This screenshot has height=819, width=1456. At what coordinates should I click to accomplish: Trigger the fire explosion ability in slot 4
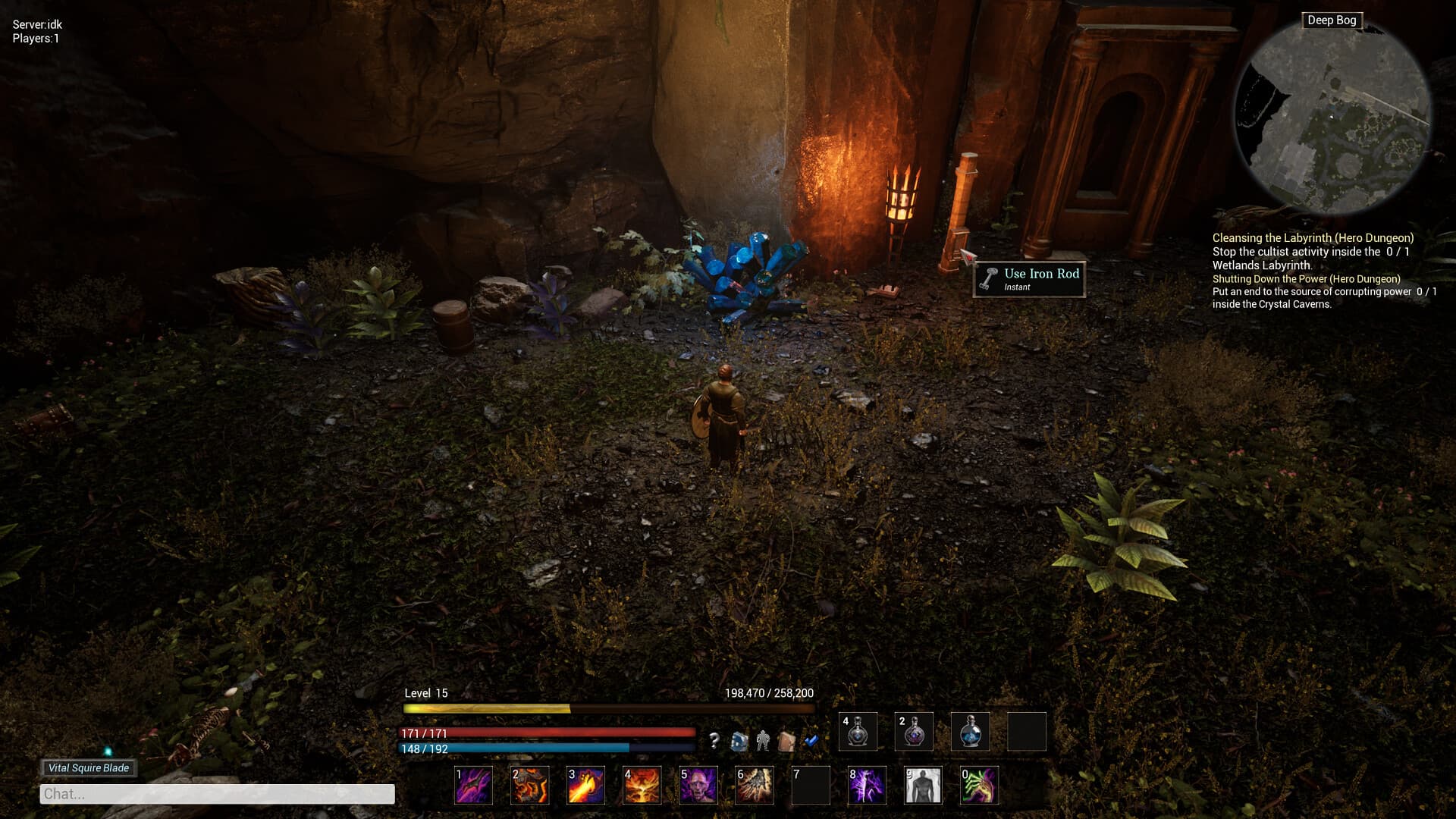pyautogui.click(x=642, y=785)
